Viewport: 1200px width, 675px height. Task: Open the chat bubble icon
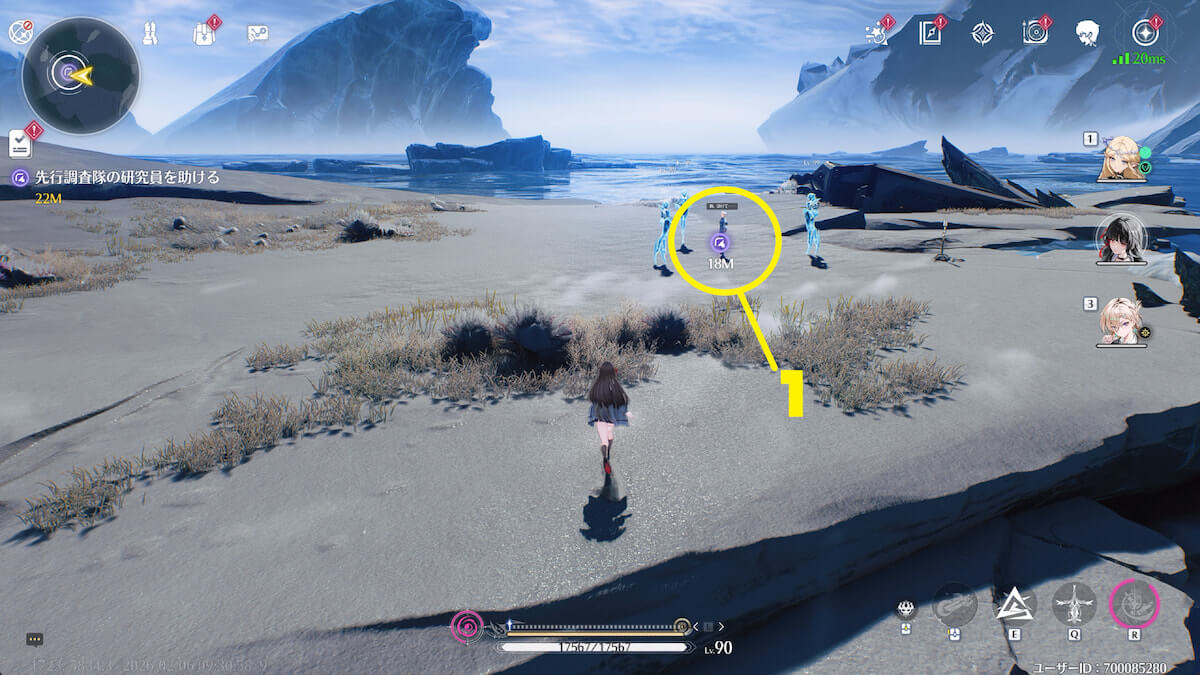(x=35, y=639)
